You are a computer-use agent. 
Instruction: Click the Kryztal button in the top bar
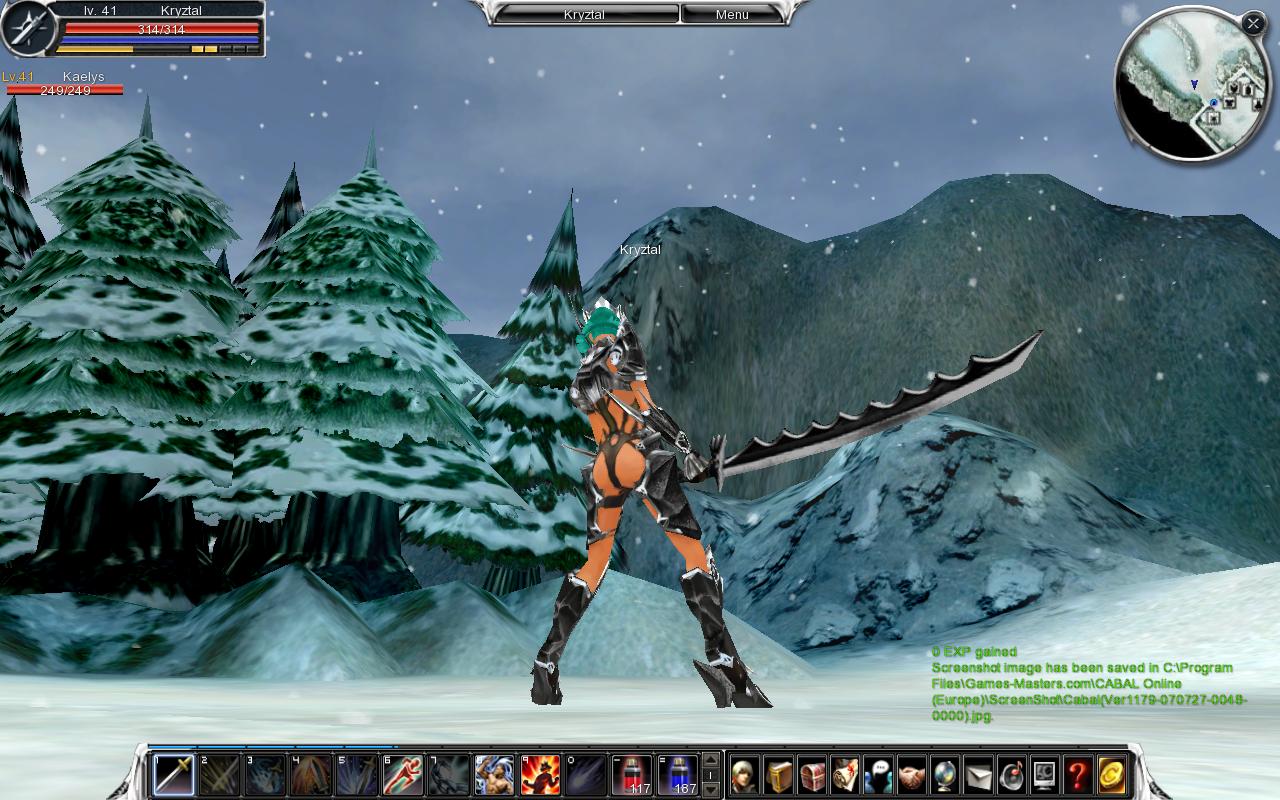(585, 14)
